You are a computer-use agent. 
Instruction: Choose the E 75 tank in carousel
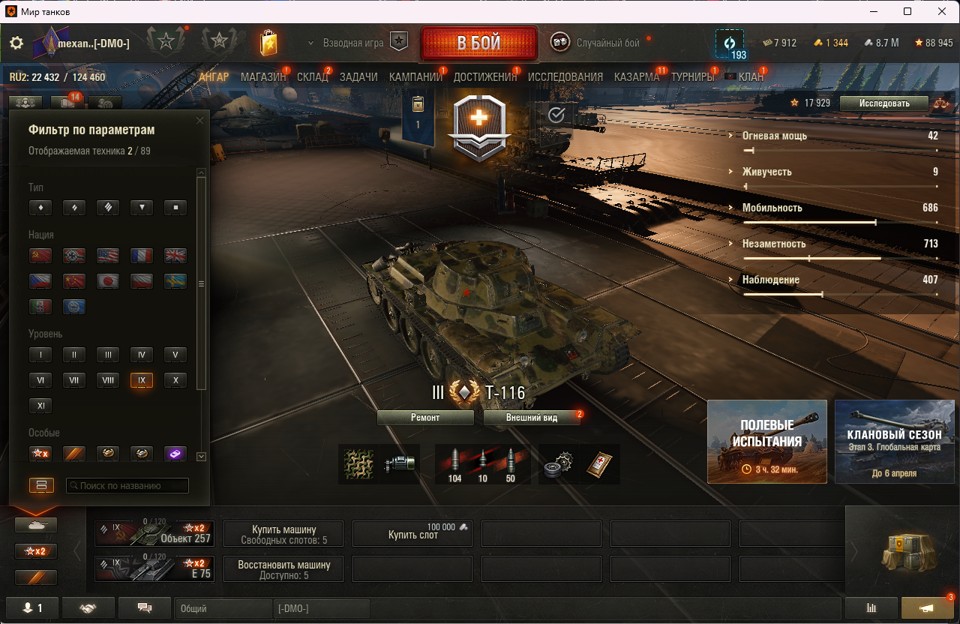(x=154, y=568)
